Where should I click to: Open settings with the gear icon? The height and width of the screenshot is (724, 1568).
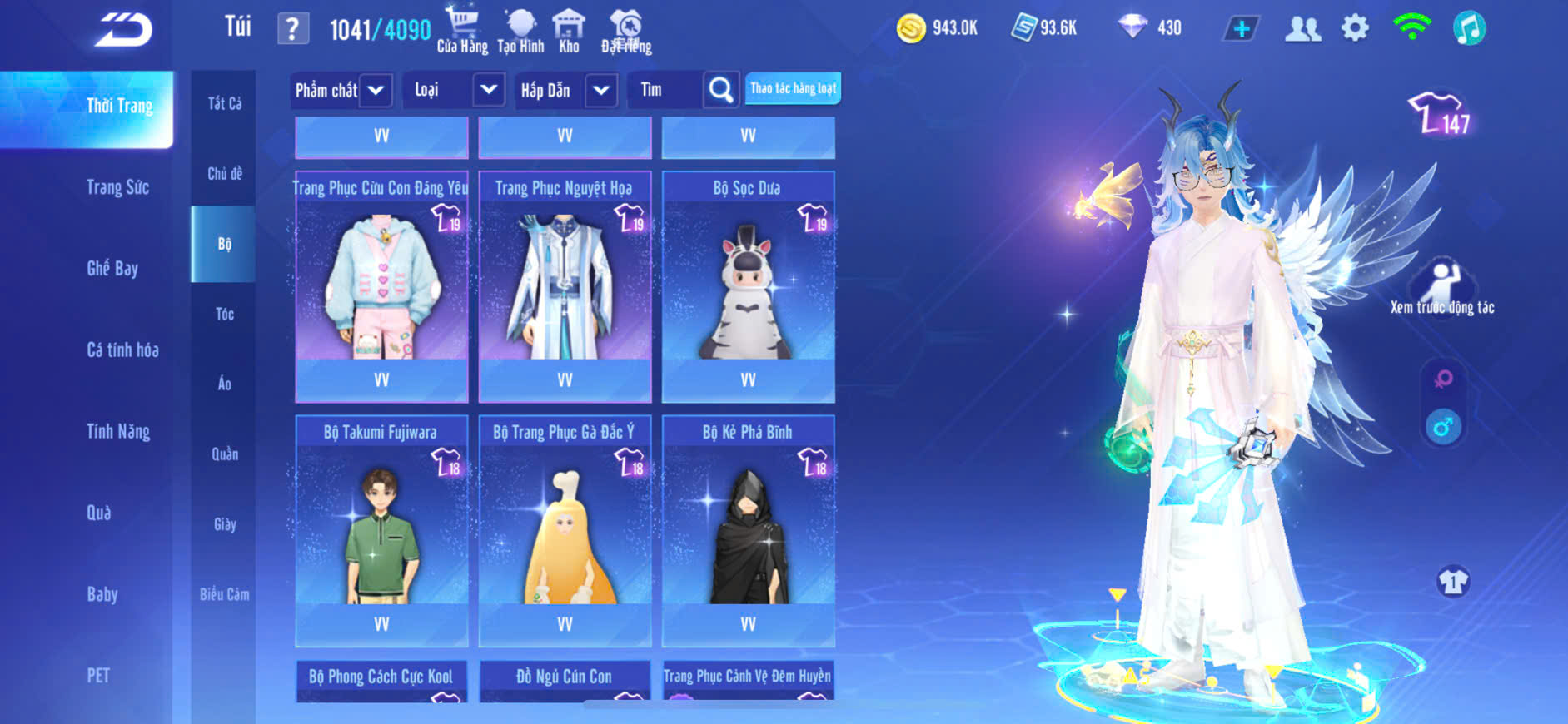coord(1355,28)
